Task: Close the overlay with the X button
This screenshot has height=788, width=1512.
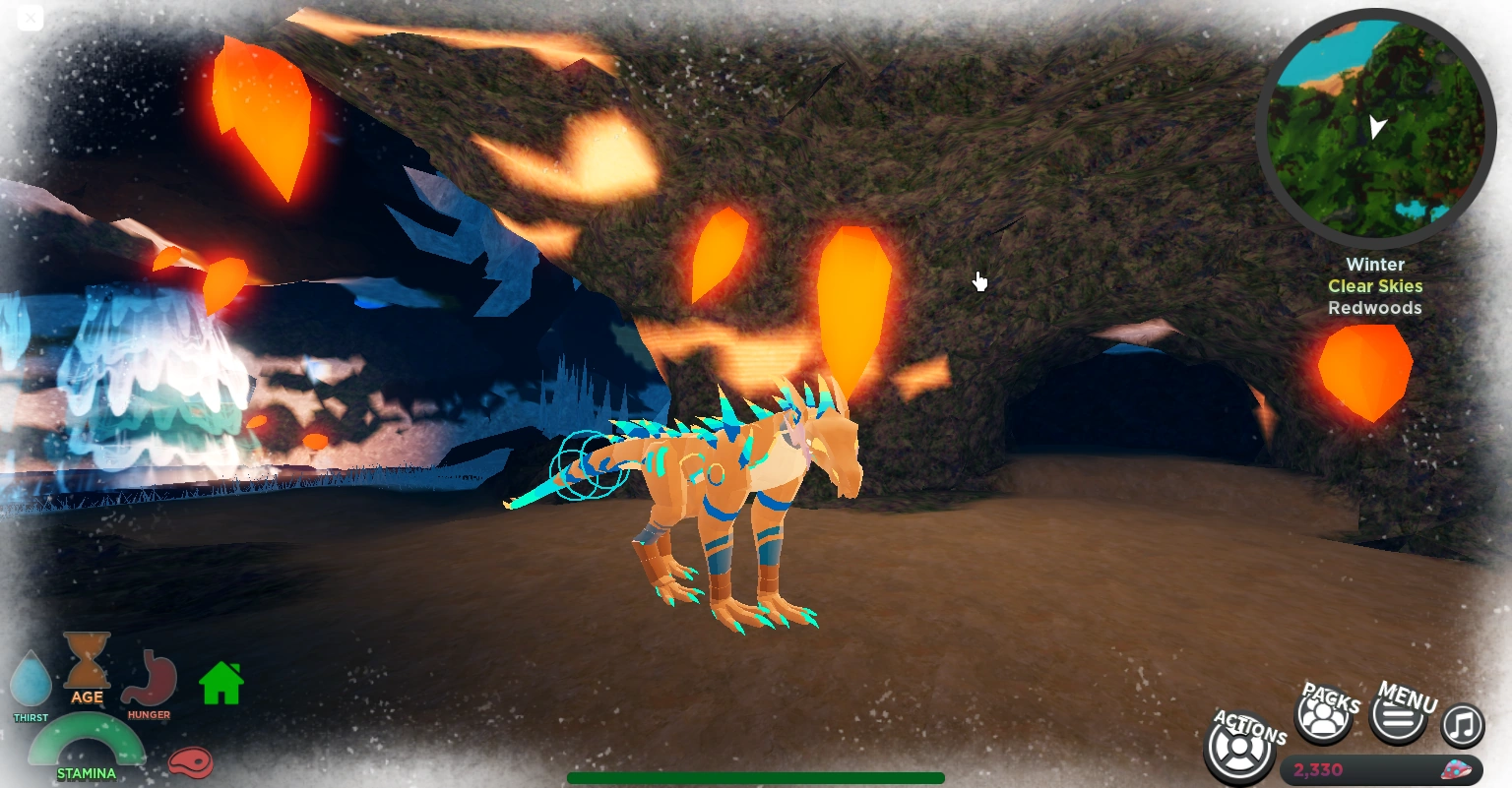Action: pos(30,18)
